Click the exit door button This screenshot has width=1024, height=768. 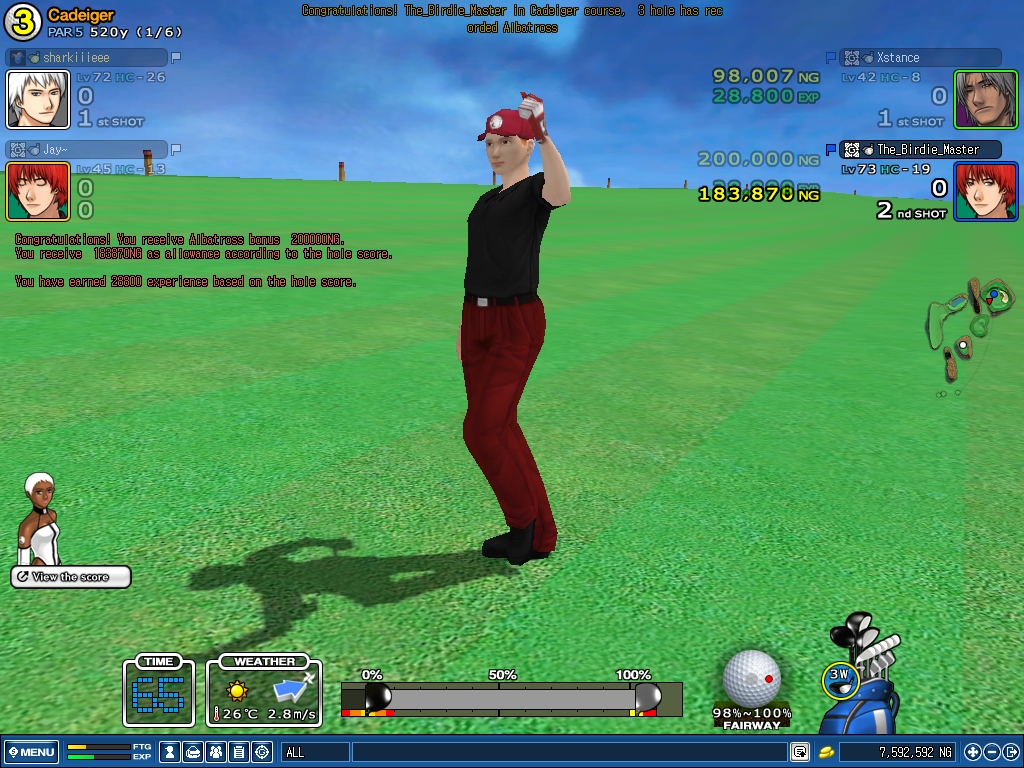click(1010, 752)
